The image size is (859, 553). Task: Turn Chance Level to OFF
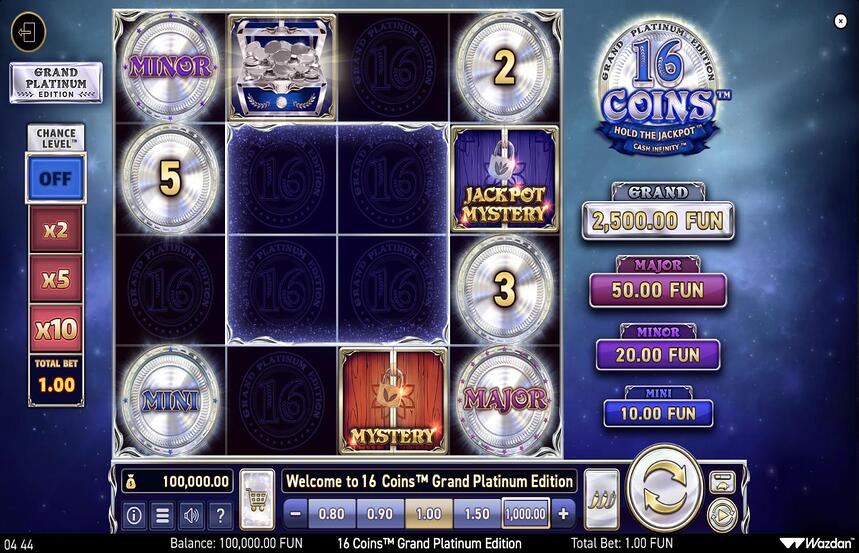click(55, 180)
